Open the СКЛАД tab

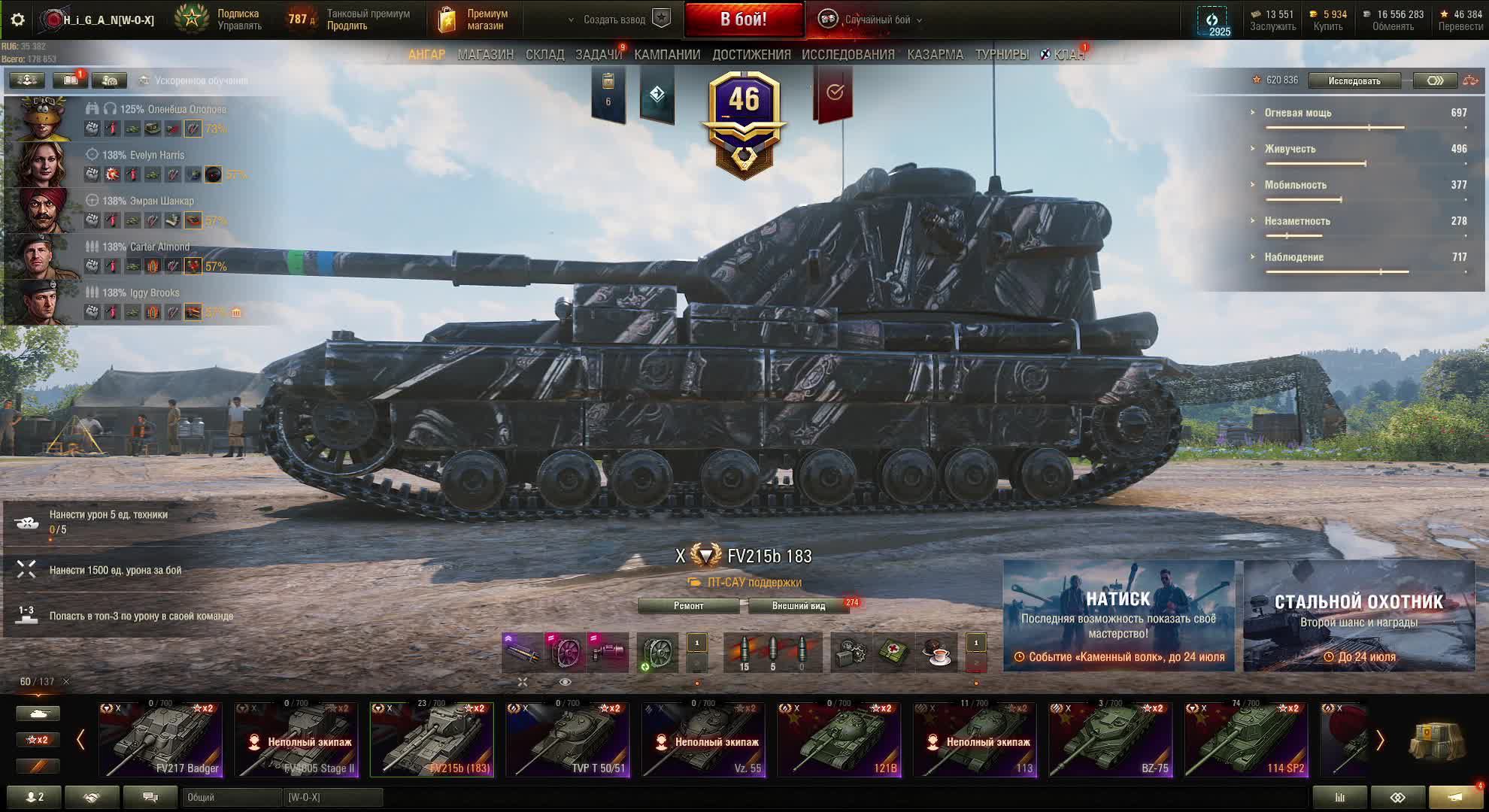(544, 55)
